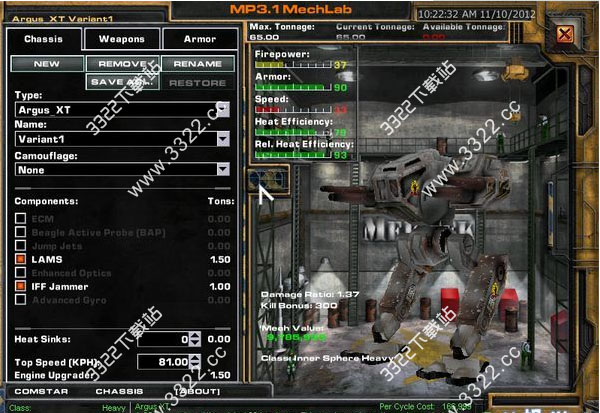
Task: Uncheck the LAMS component
Action: click(x=20, y=259)
